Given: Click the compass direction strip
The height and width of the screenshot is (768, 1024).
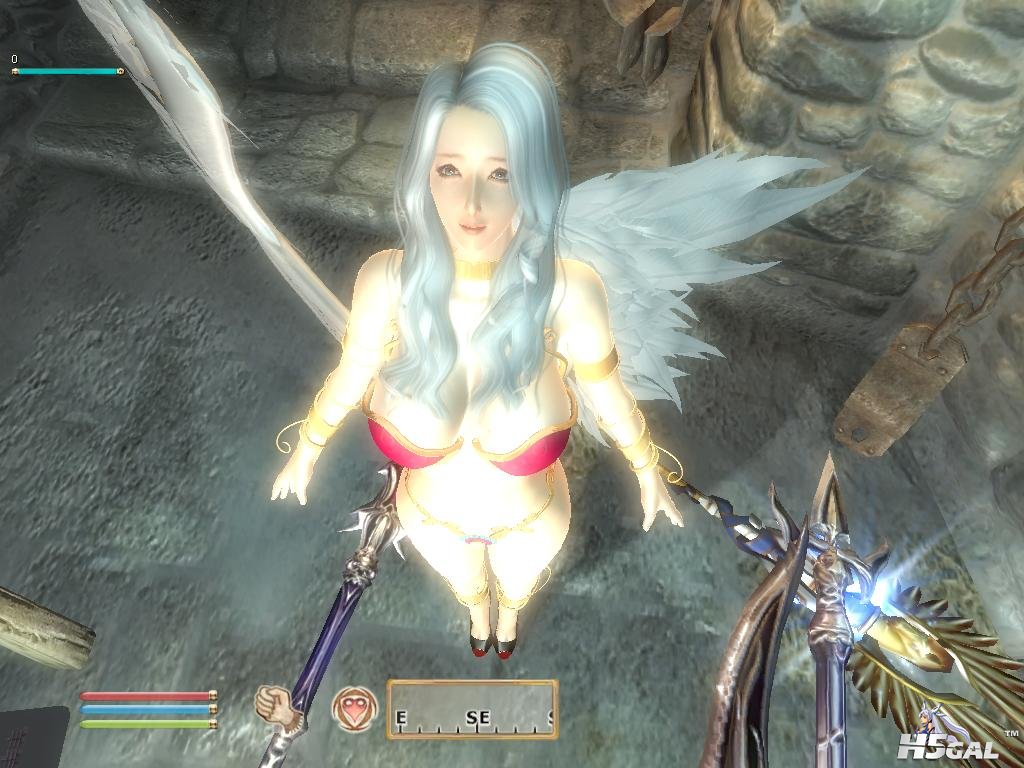Looking at the screenshot, I should 472,709.
